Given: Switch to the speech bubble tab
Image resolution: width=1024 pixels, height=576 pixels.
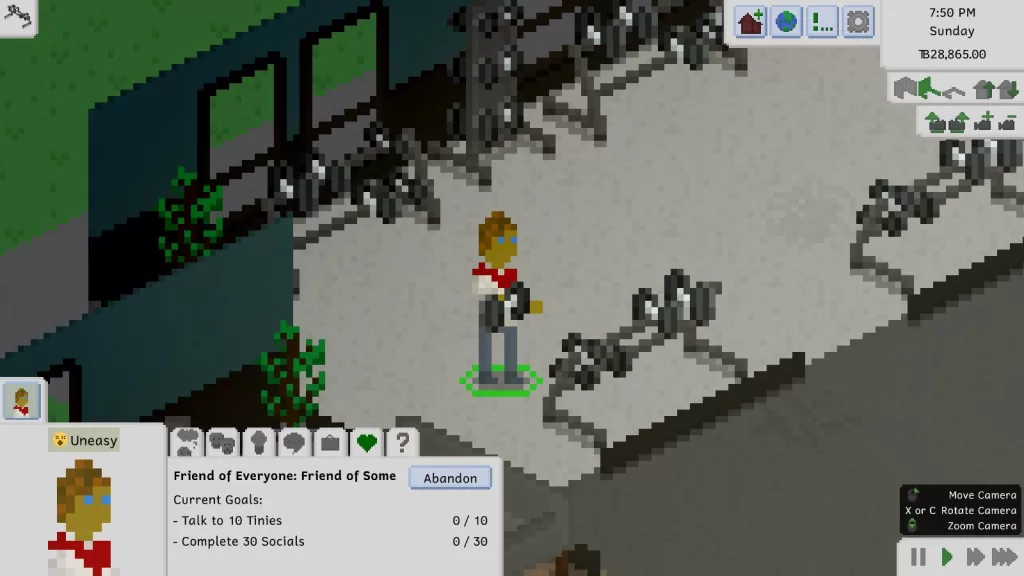Looking at the screenshot, I should click(294, 441).
